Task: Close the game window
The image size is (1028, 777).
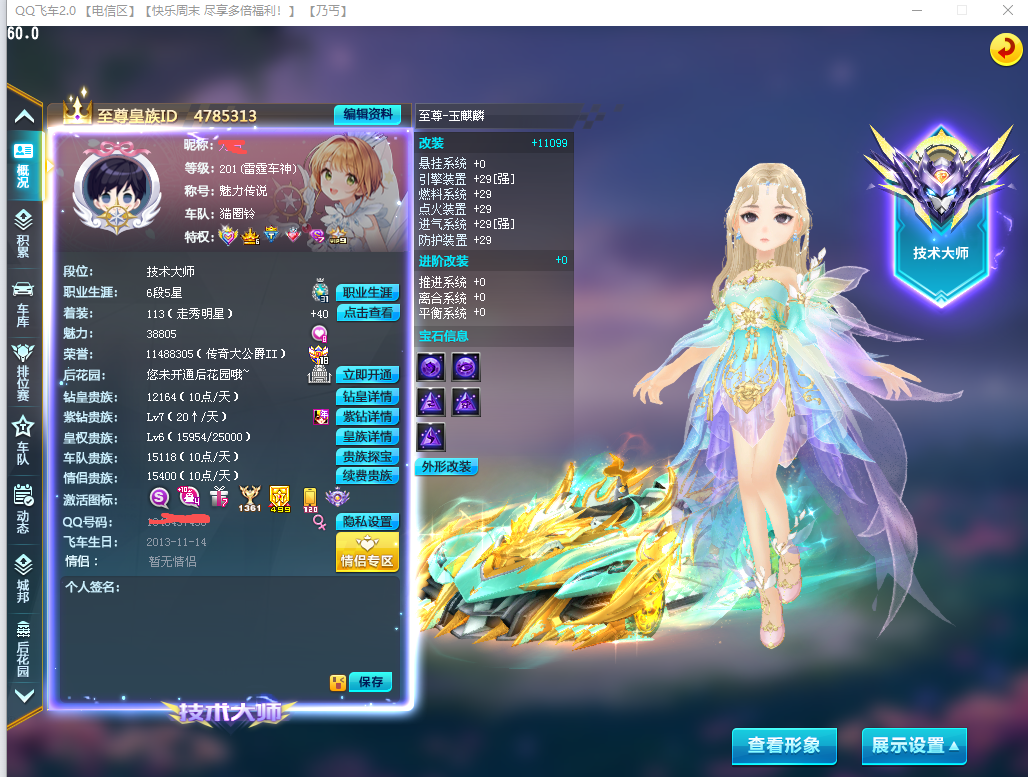Action: [1008, 10]
